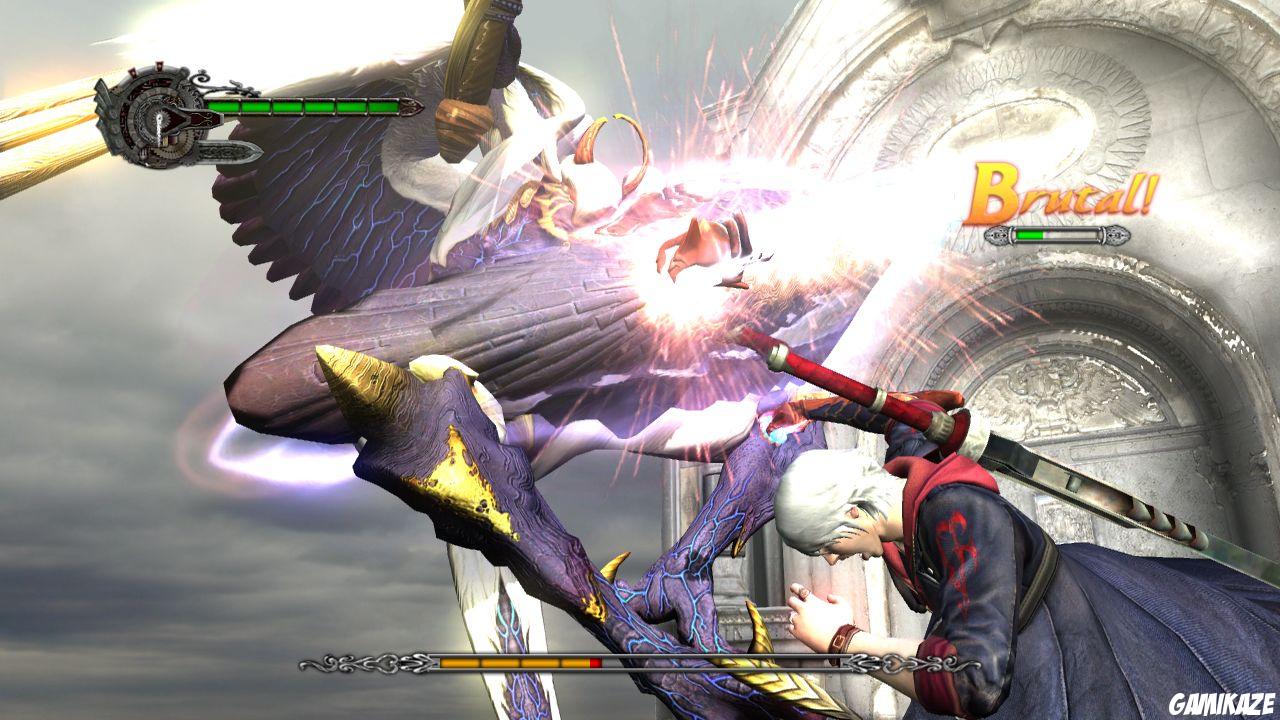The width and height of the screenshot is (1280, 720).
Task: Click the last green segment of Nero's health bar
Action: 383,108
